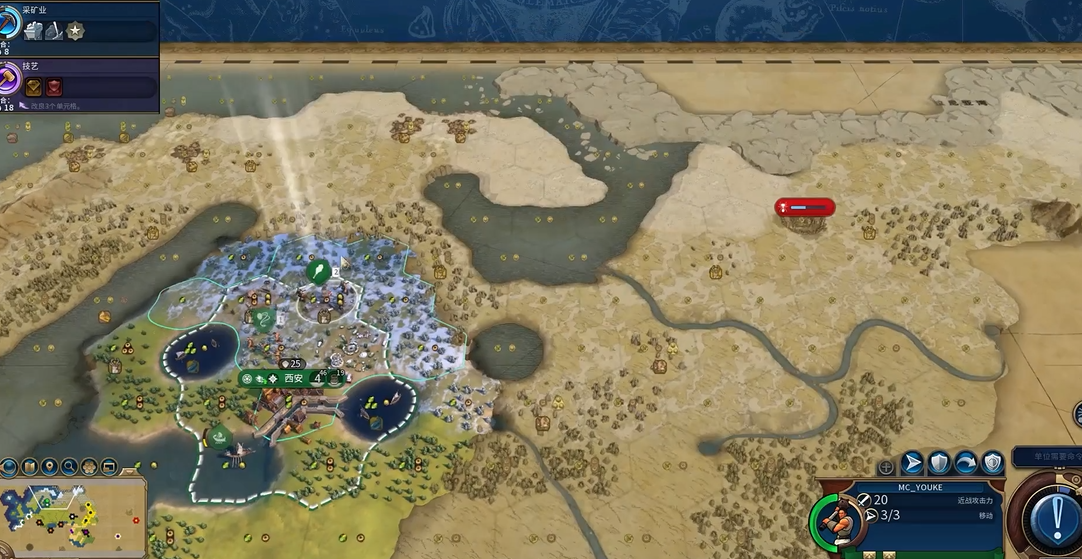Select the 西安 city banner
Screen dimensions: 1082x559
[x=293, y=379]
